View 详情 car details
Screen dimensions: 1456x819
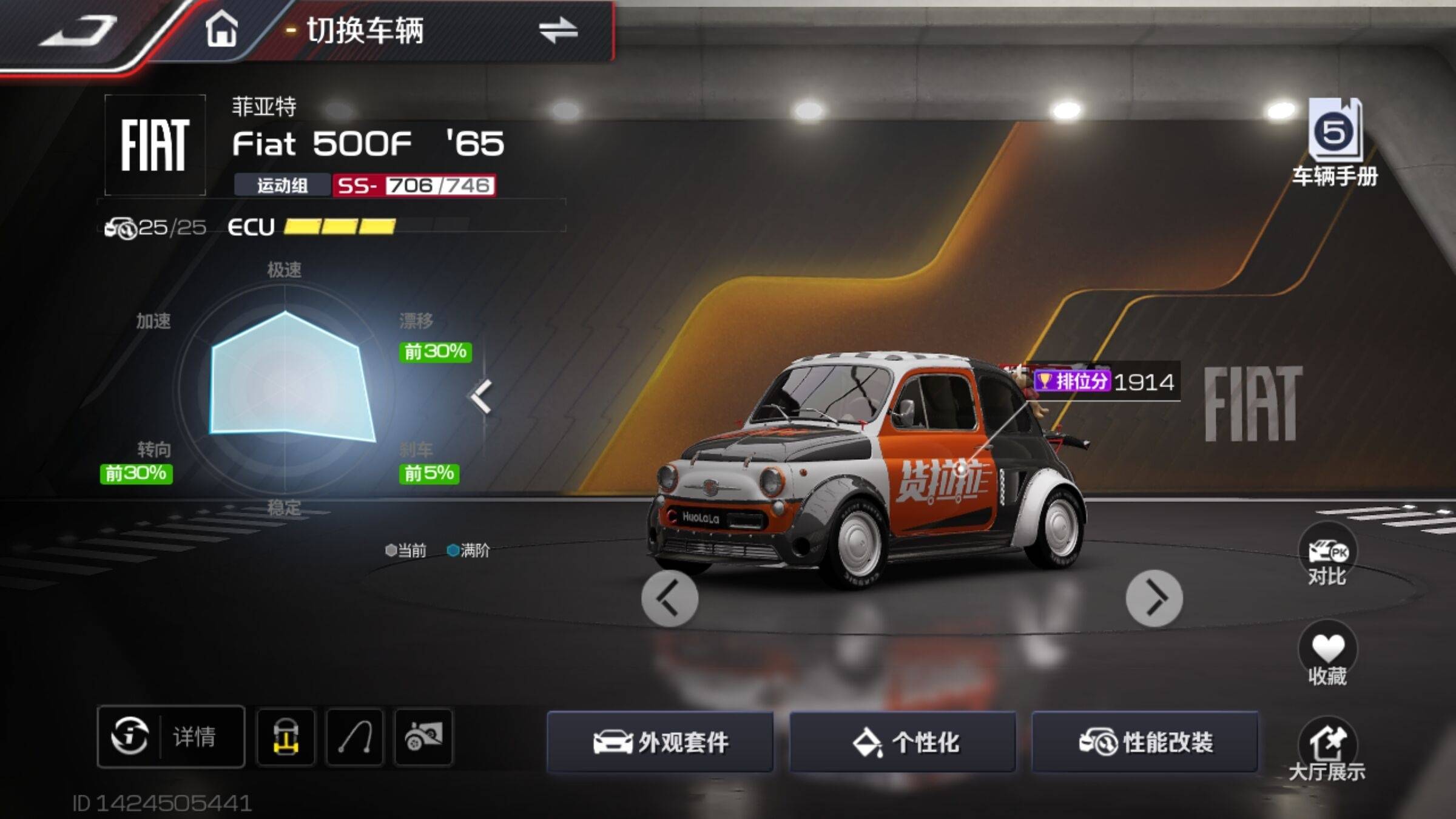pos(171,736)
